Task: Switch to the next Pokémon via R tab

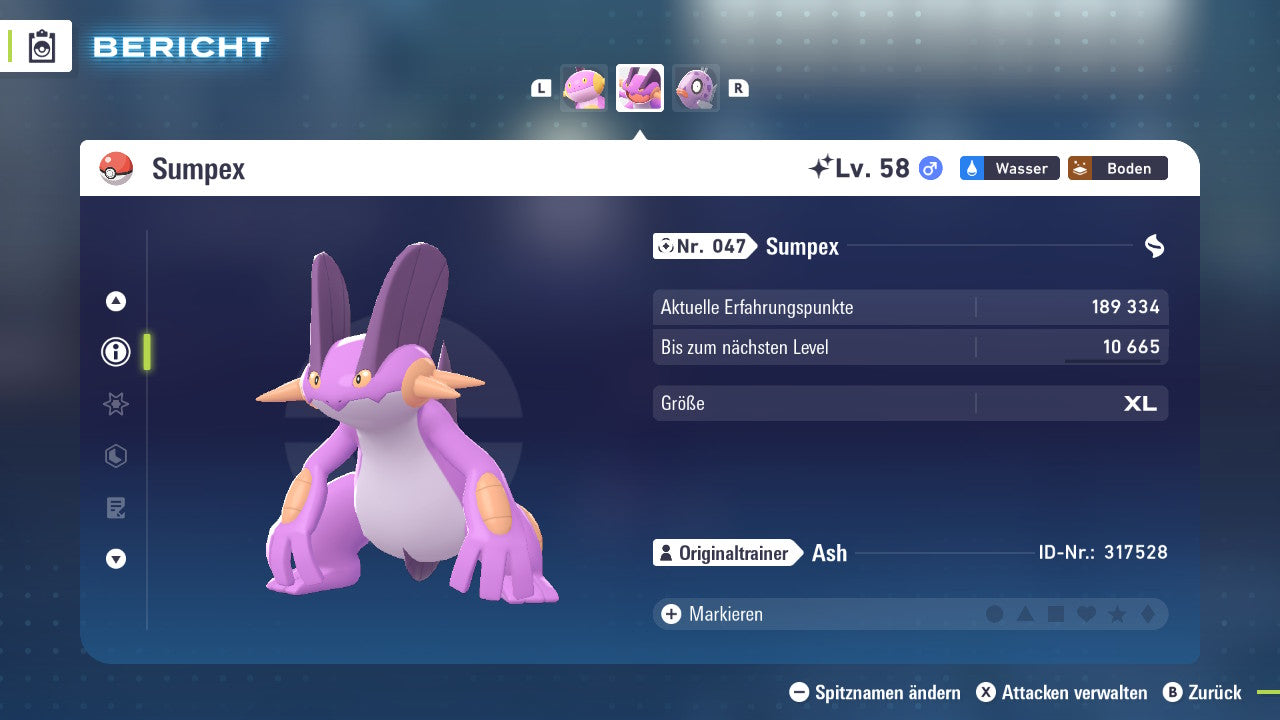Action: [x=738, y=88]
